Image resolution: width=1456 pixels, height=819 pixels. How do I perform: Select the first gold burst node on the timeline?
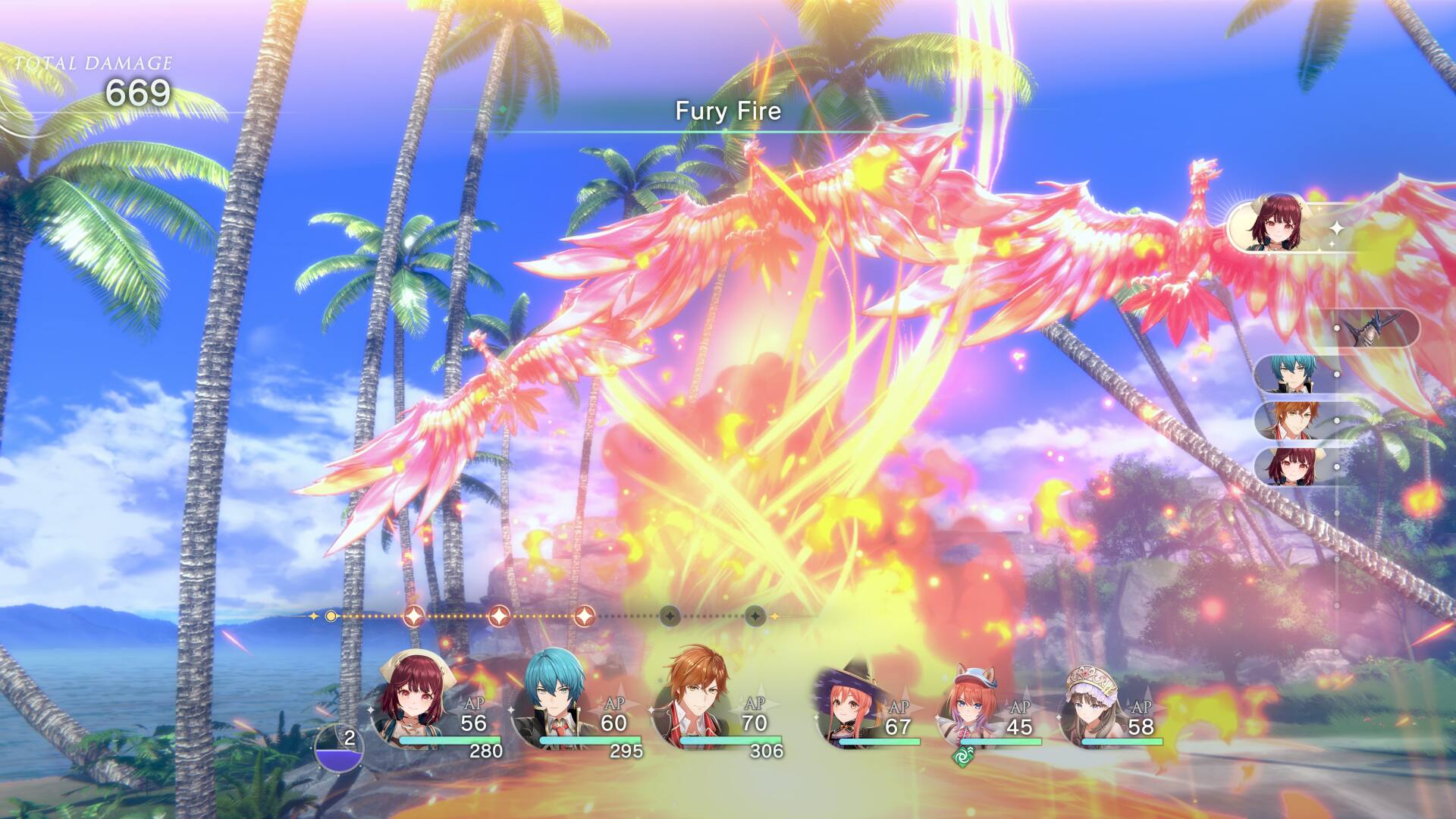click(x=416, y=616)
